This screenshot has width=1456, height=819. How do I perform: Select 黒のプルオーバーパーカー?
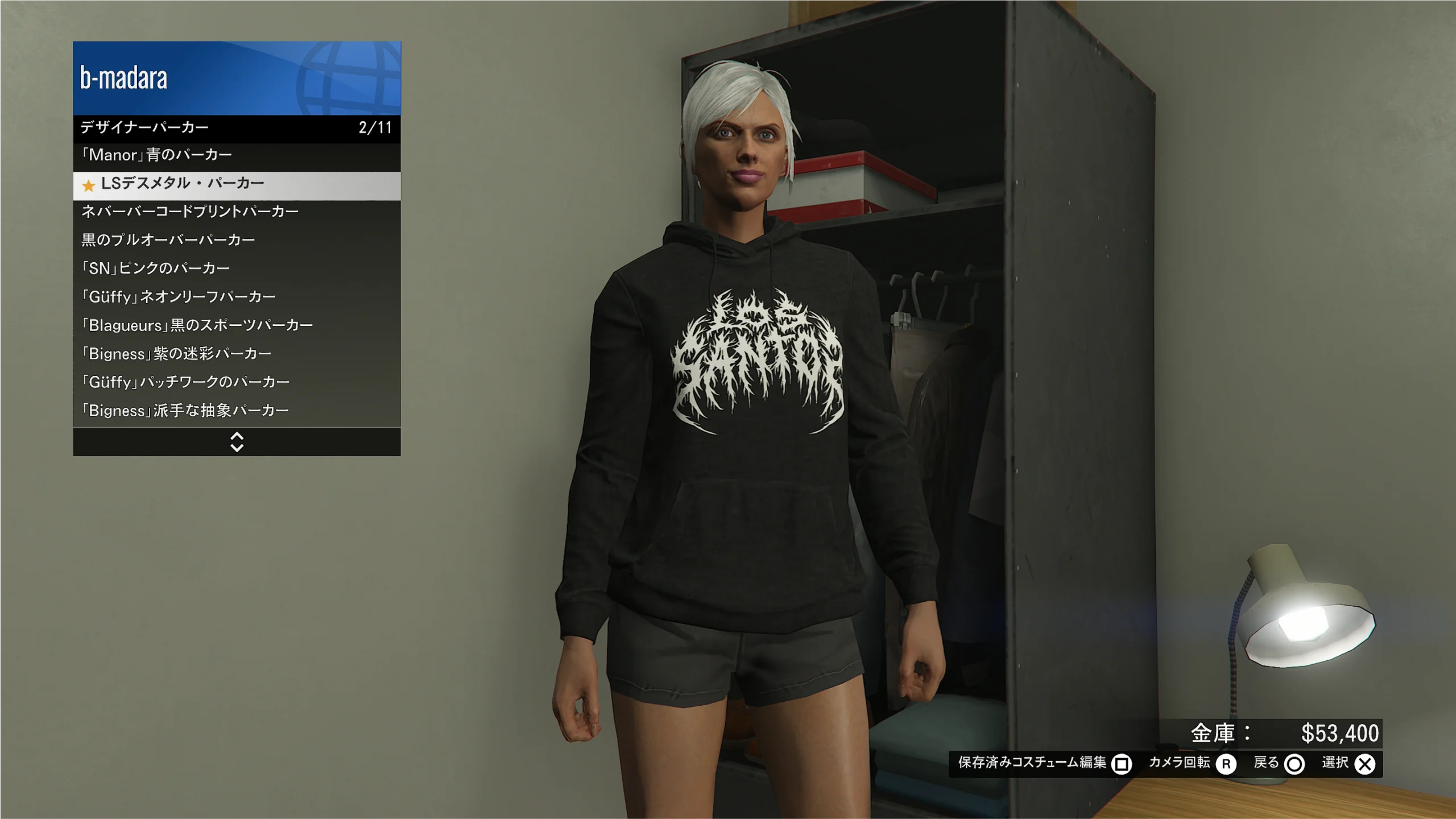pos(237,240)
